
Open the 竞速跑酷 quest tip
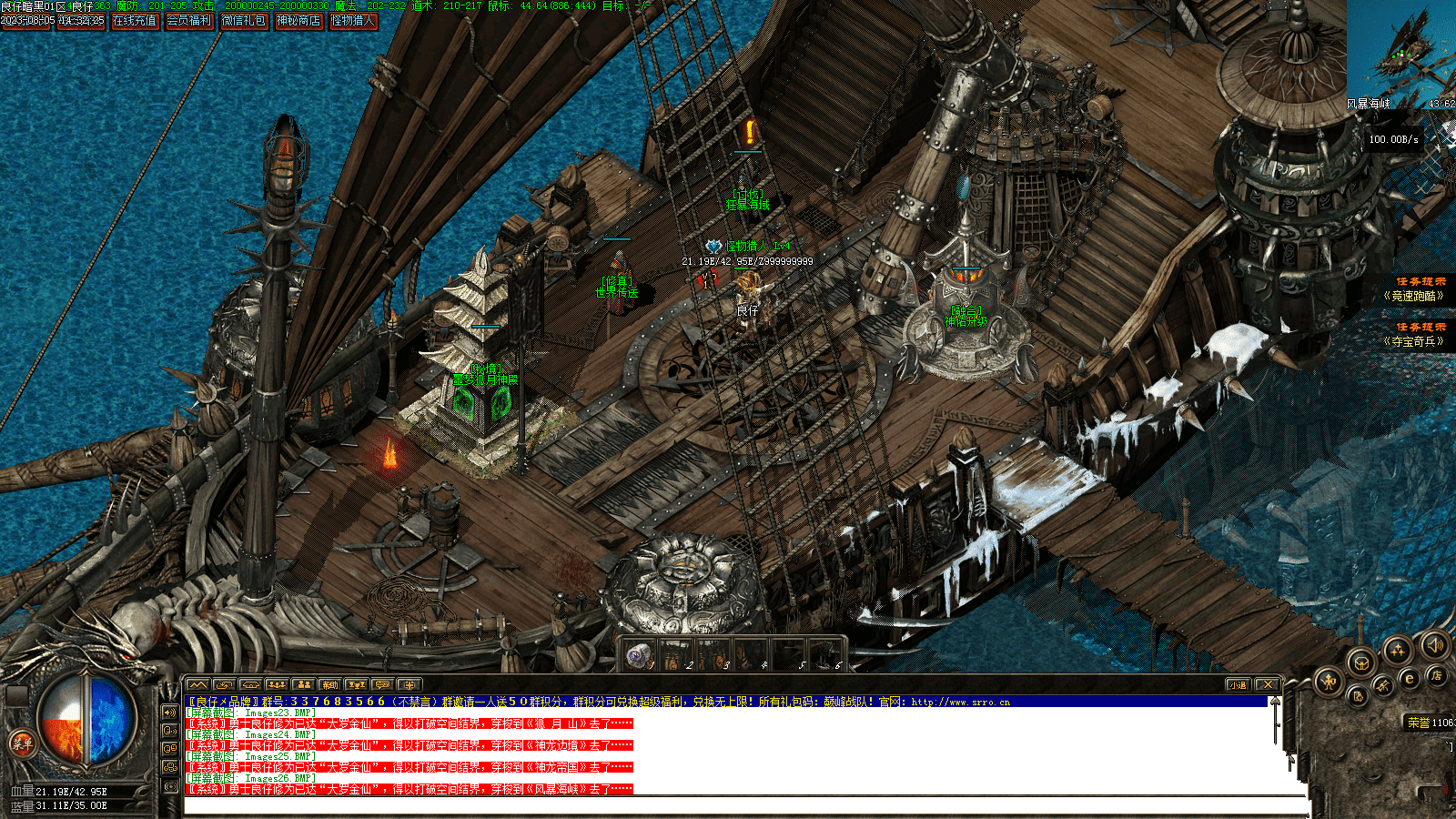(1413, 296)
